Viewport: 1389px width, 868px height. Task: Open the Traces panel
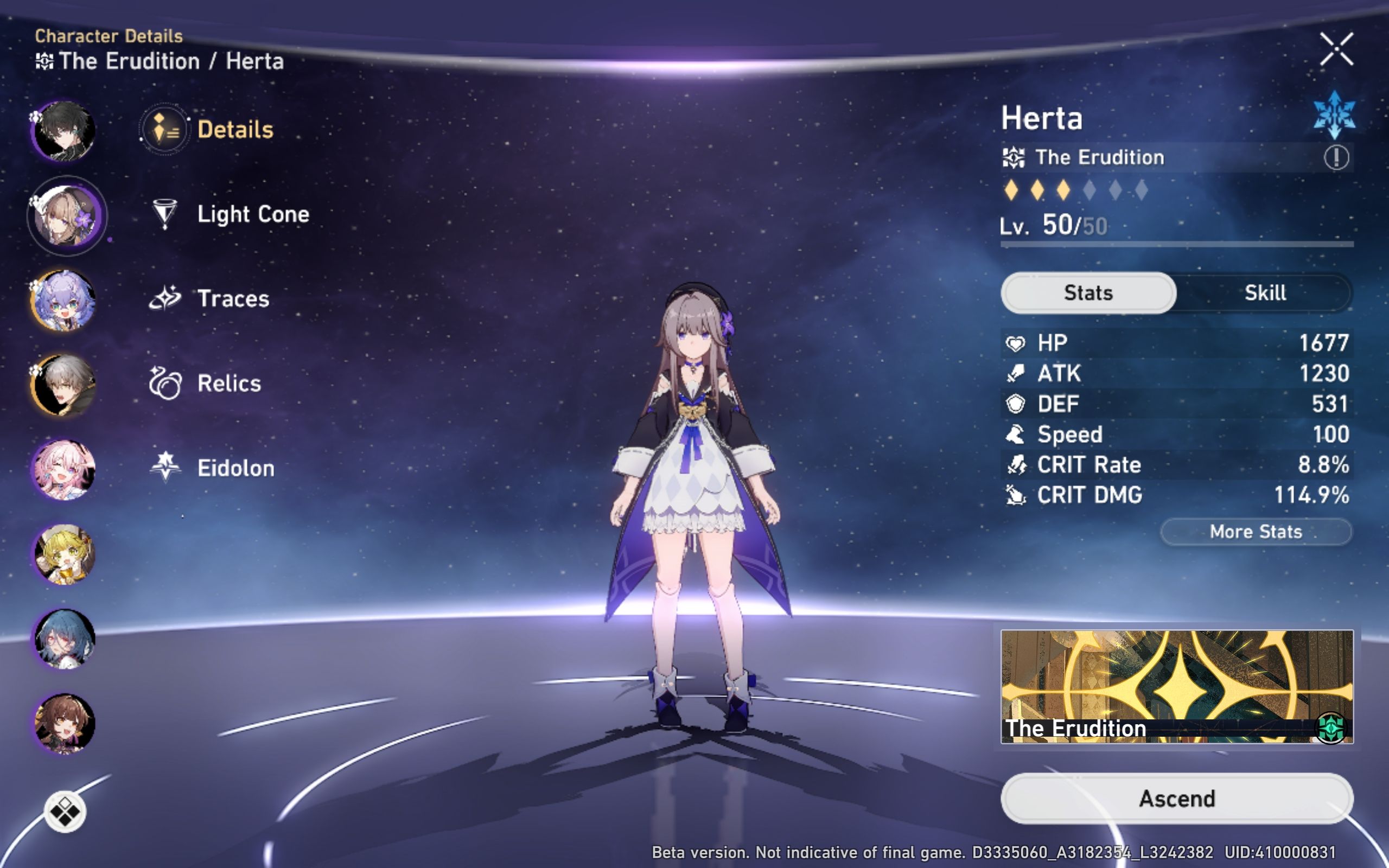166,297
